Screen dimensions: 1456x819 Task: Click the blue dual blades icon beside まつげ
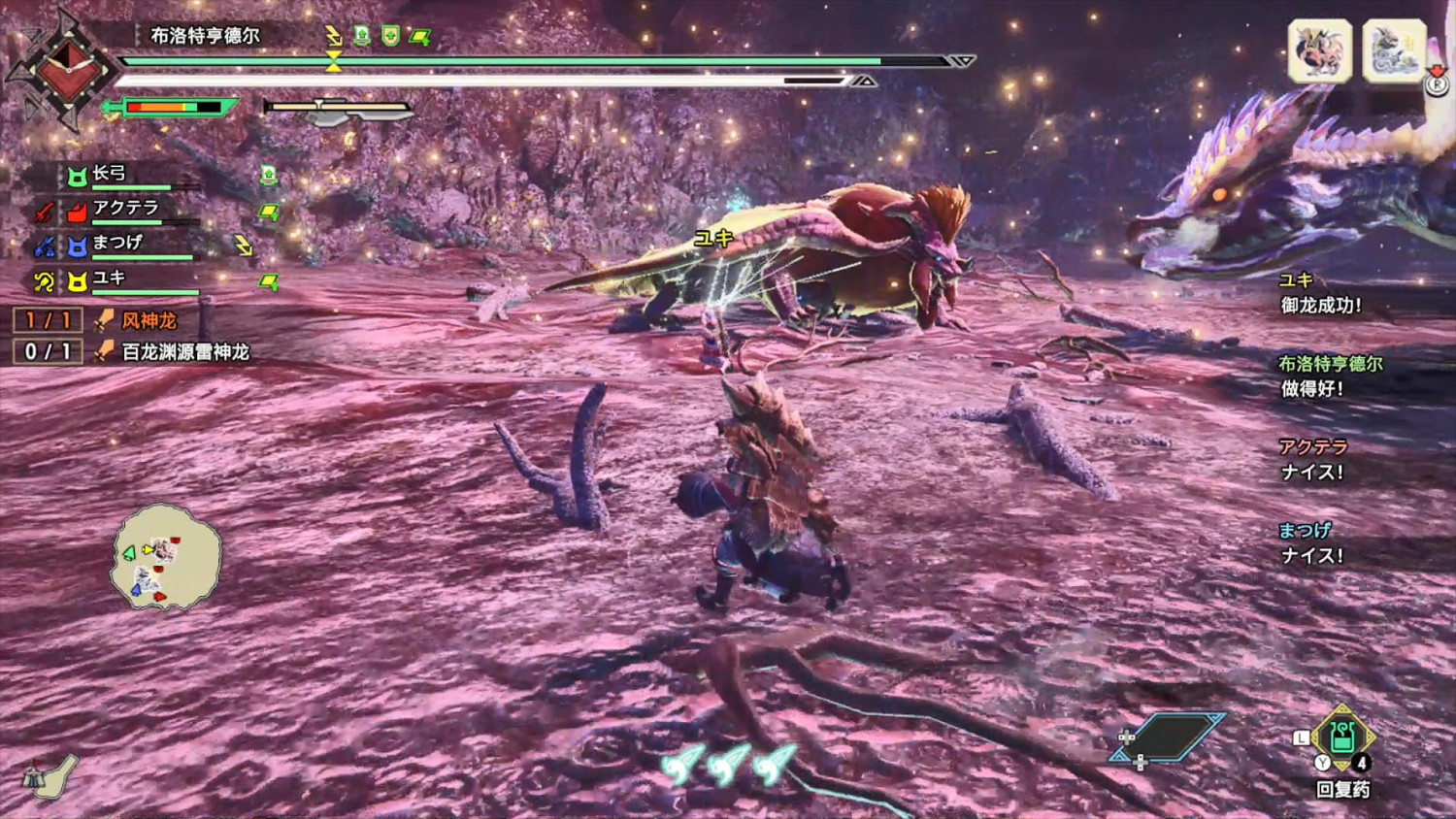coord(44,248)
